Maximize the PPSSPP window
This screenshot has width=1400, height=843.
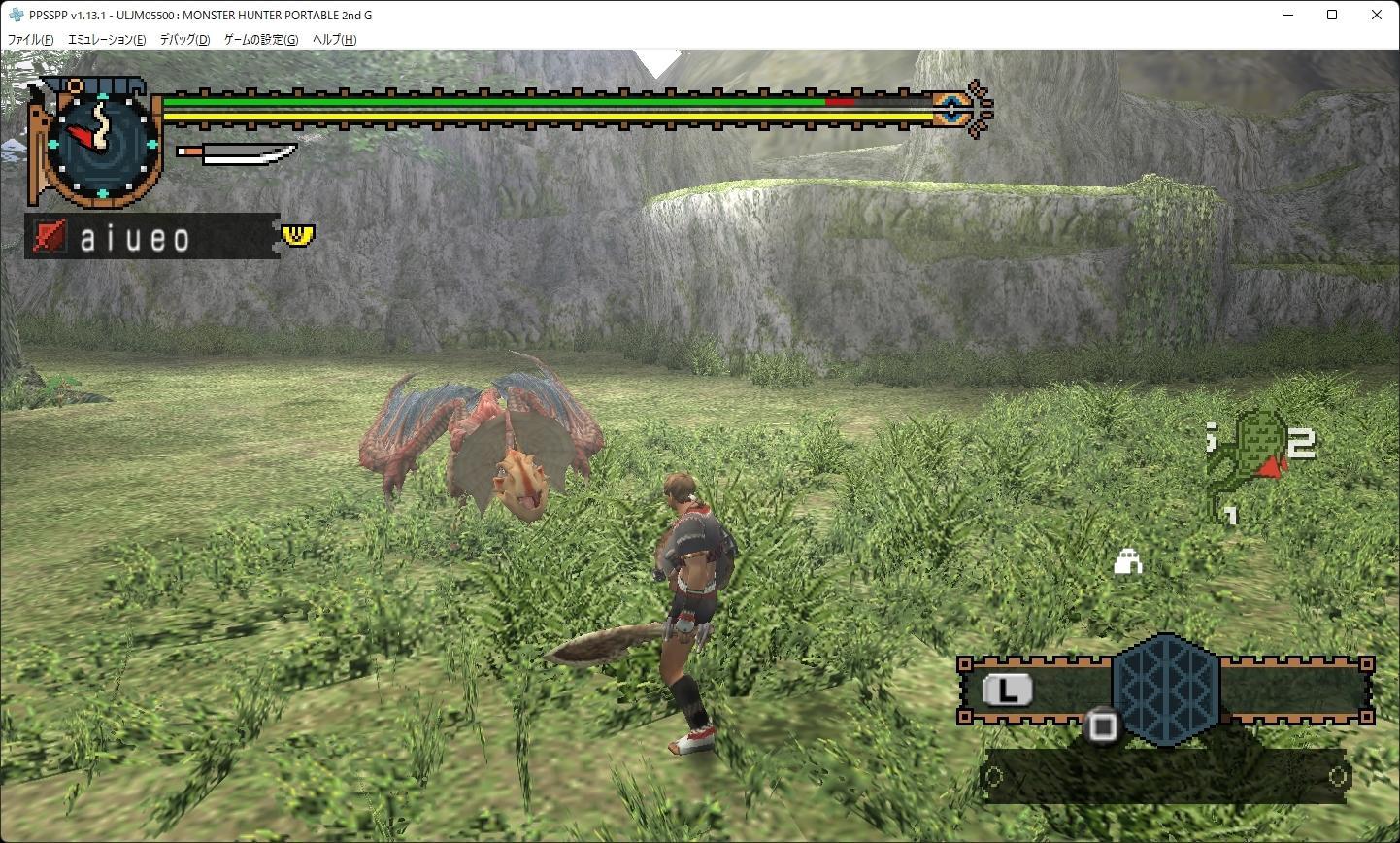tap(1332, 15)
